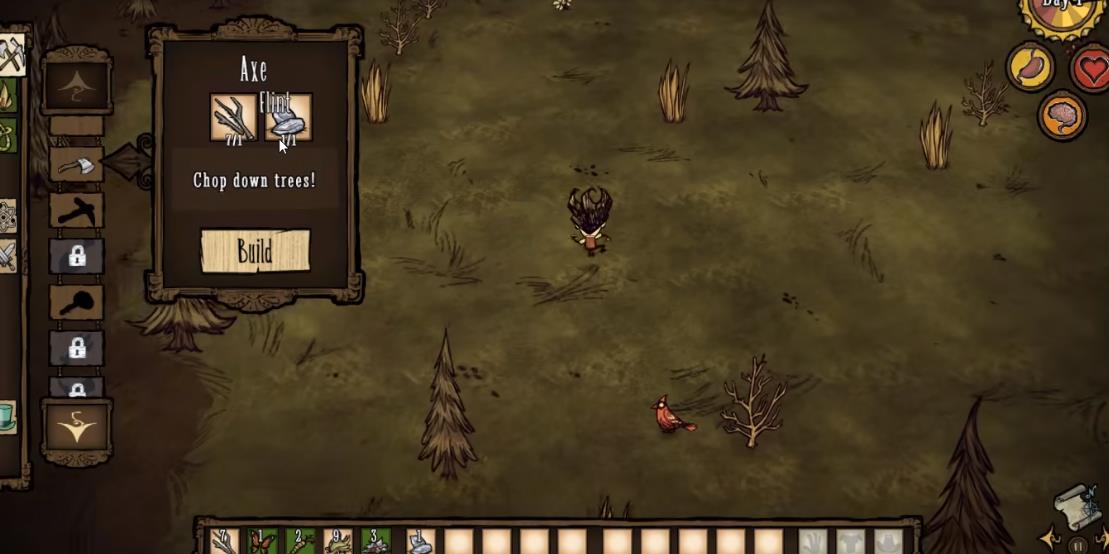1109x554 pixels.
Task: Click the recipe list's bottom arrow button
Action: click(77, 429)
